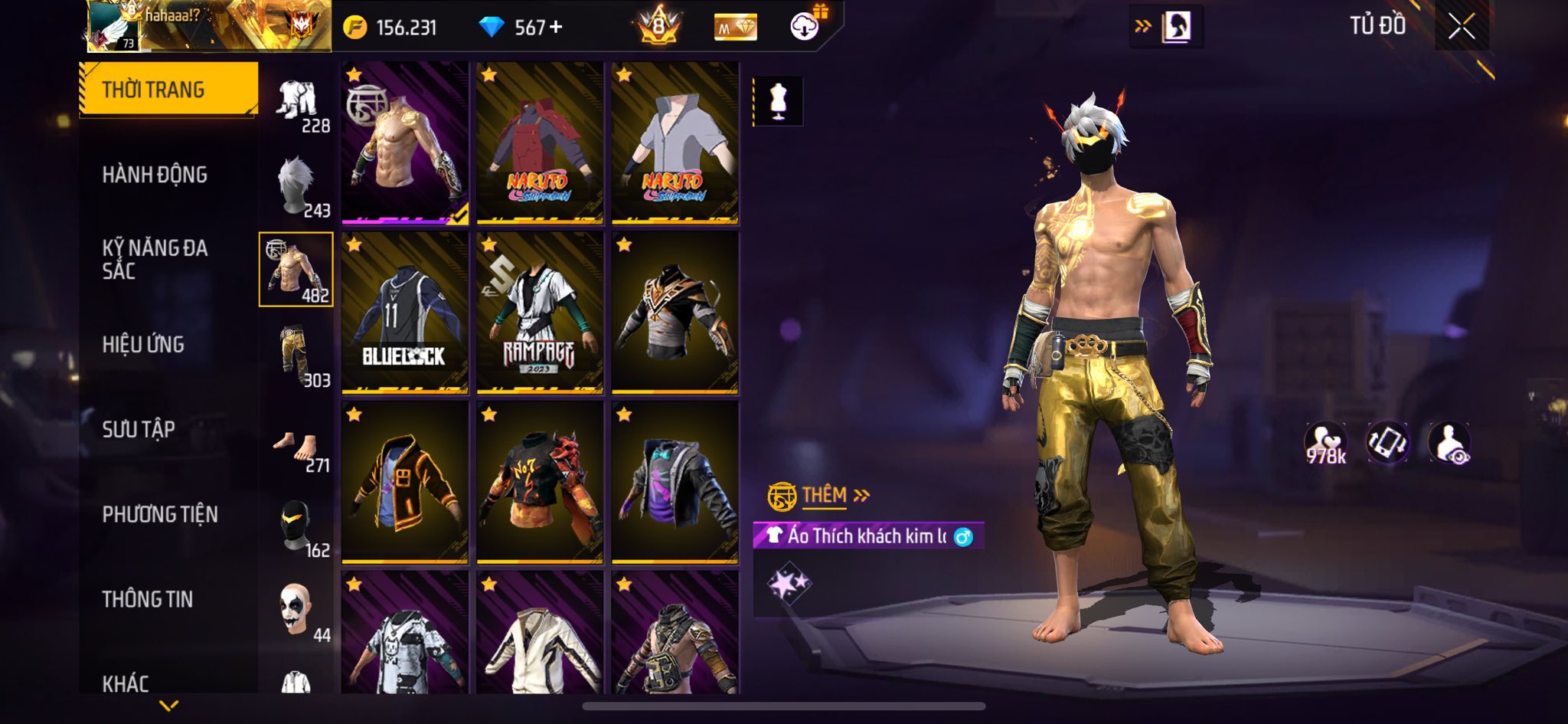Go to the SƯU TẬP tab

[139, 429]
